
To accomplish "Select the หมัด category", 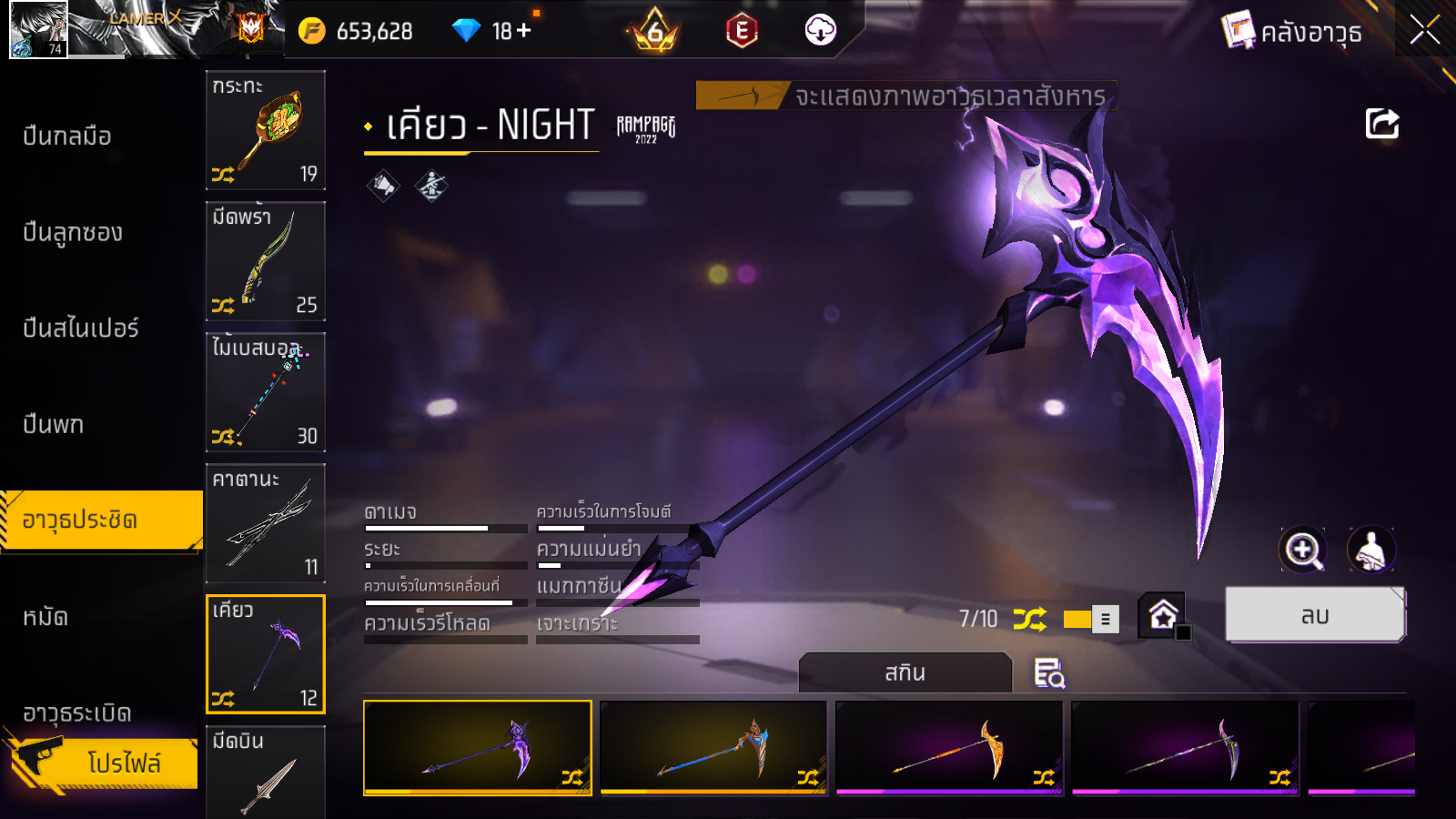I will pos(45,618).
